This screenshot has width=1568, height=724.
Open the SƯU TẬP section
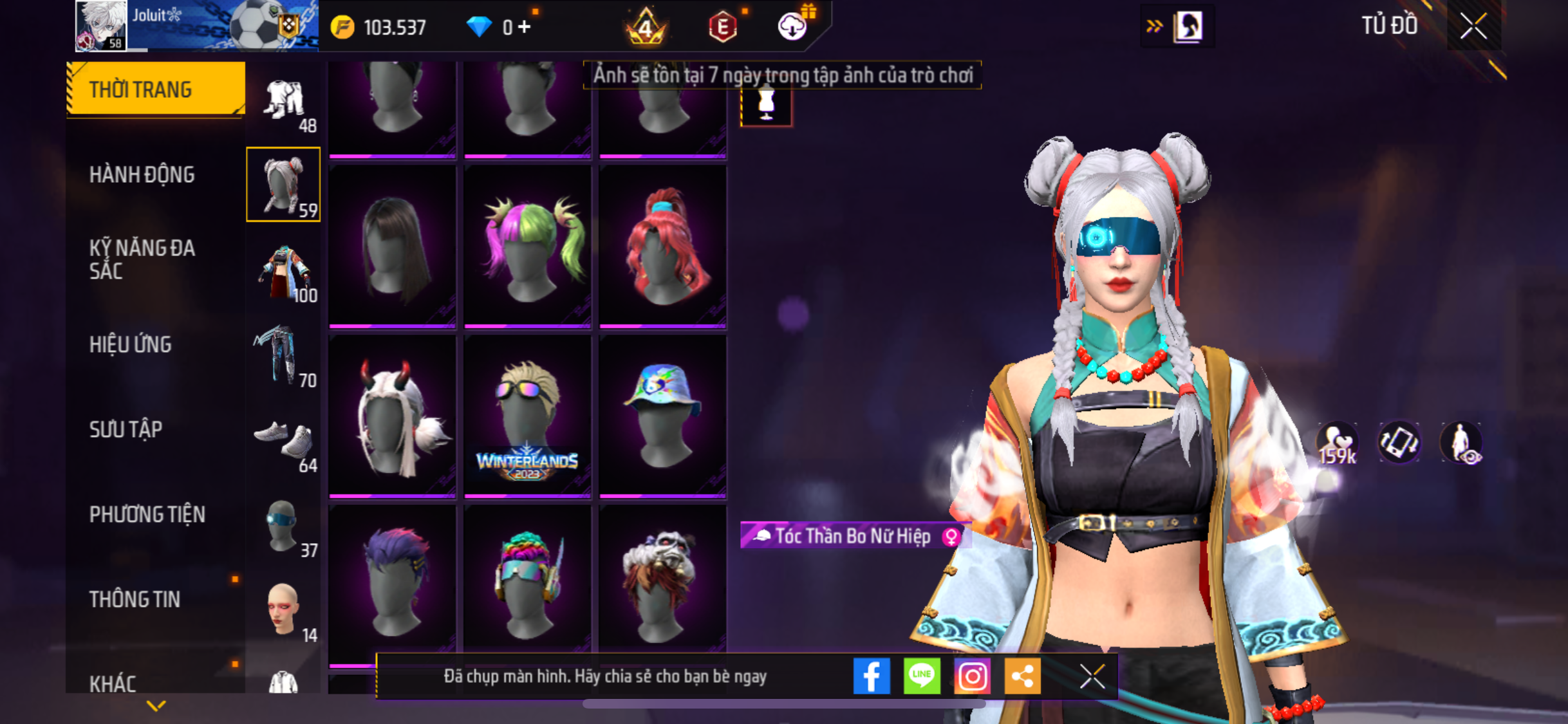pyautogui.click(x=126, y=429)
